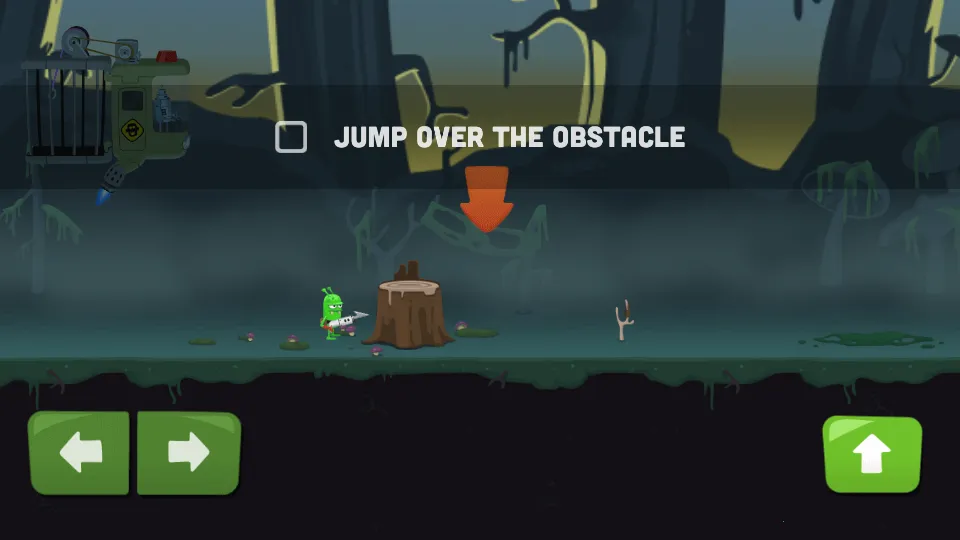This screenshot has width=960, height=540.
Task: Click the Jump Over The Obstacle objective checkbox
Action: click(291, 137)
